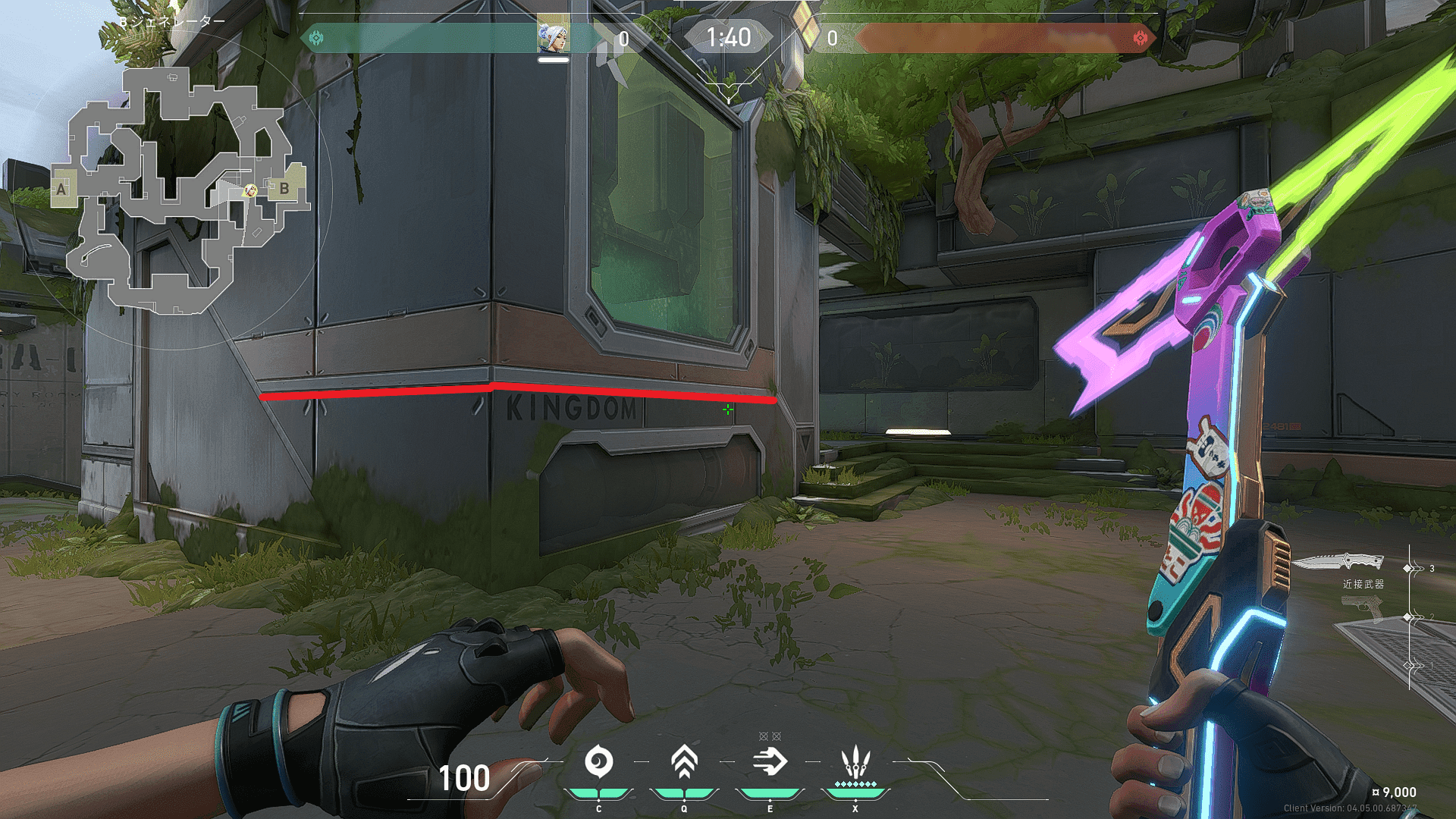Screen dimensions: 1456x819
Task: Click the A site marker on minimap
Action: pyautogui.click(x=62, y=190)
